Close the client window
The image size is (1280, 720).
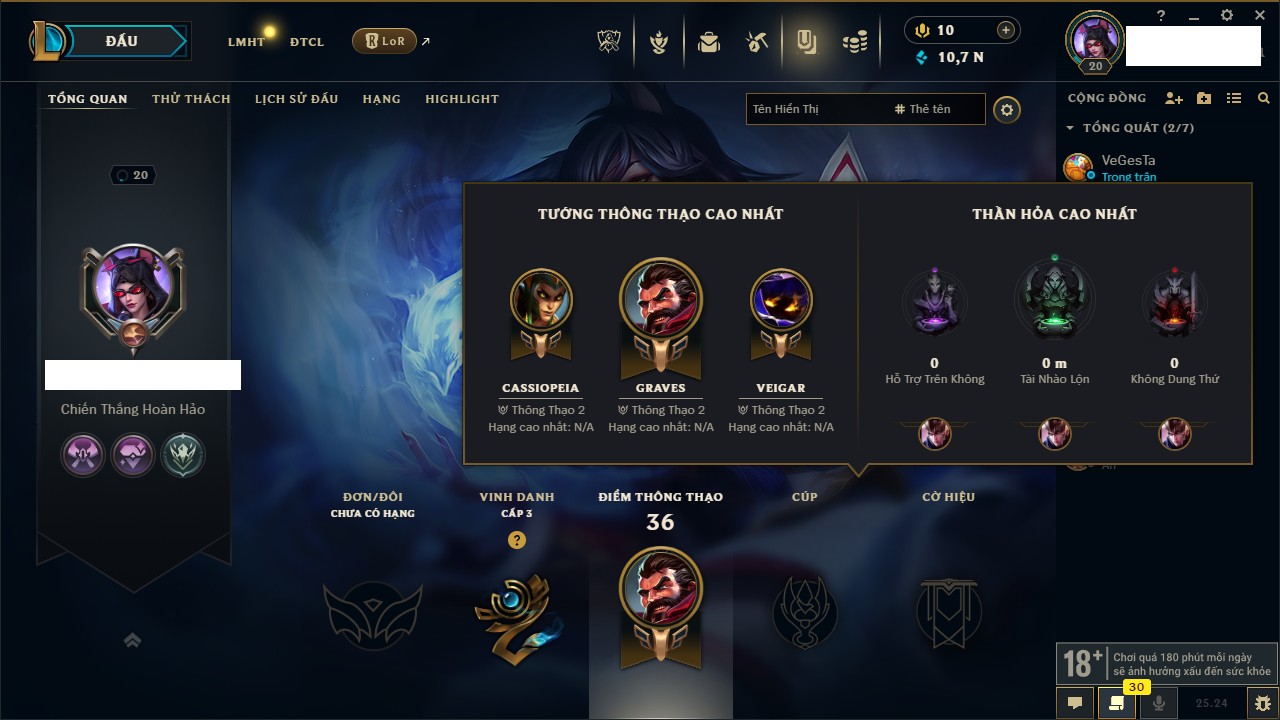(1258, 15)
